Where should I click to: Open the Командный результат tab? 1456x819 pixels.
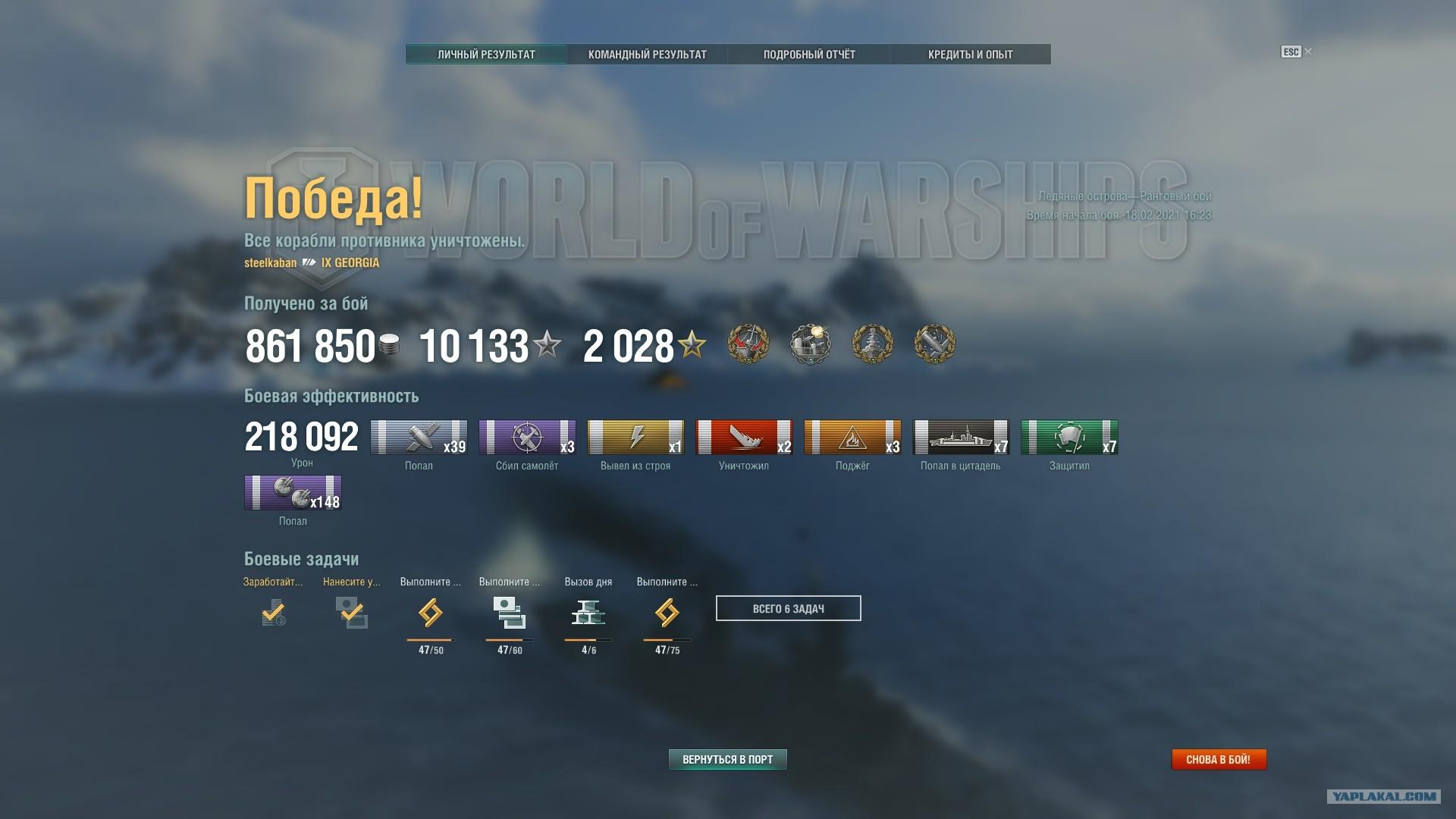click(x=647, y=55)
